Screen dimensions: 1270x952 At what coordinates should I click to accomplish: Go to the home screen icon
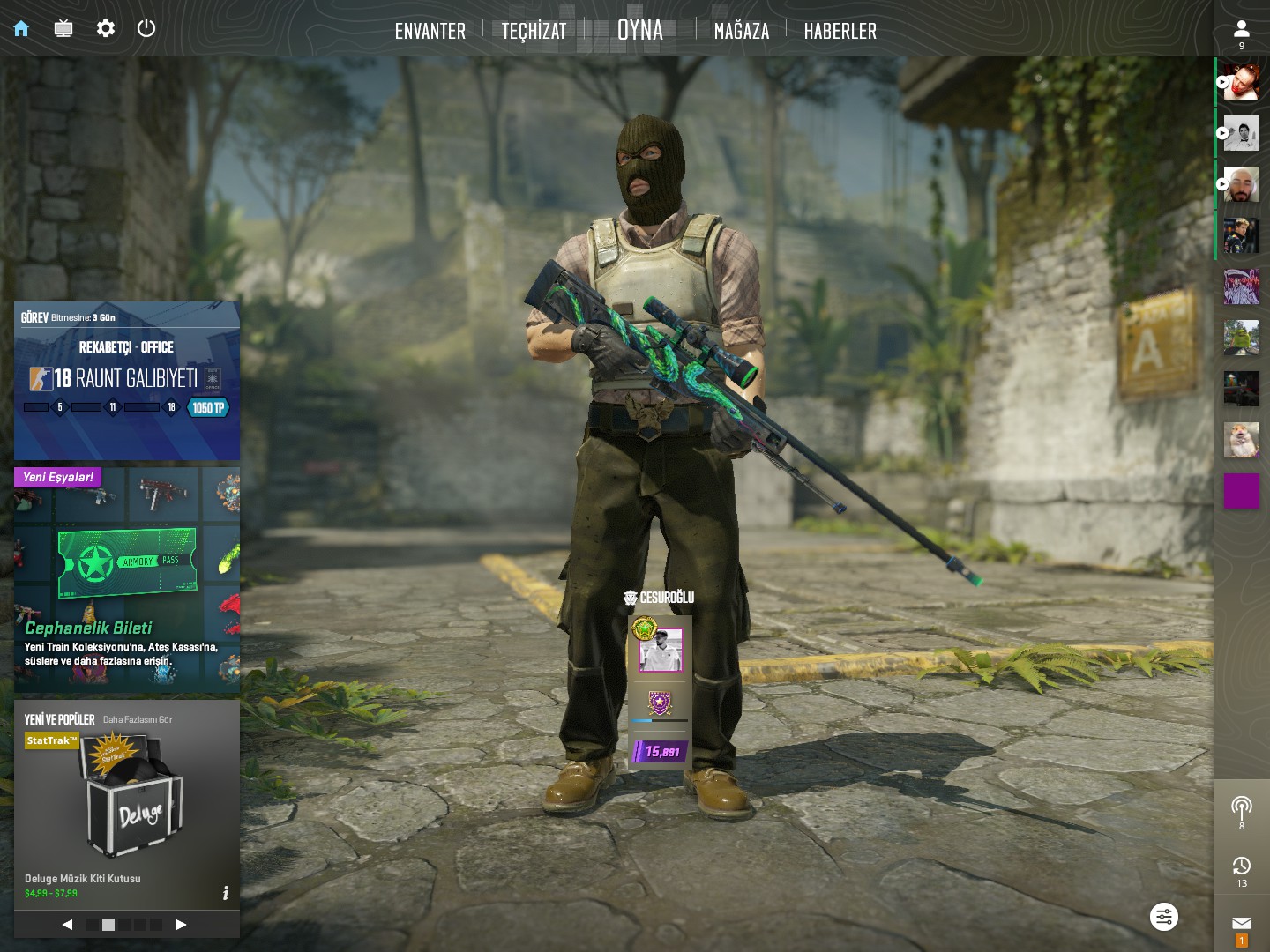tap(21, 29)
